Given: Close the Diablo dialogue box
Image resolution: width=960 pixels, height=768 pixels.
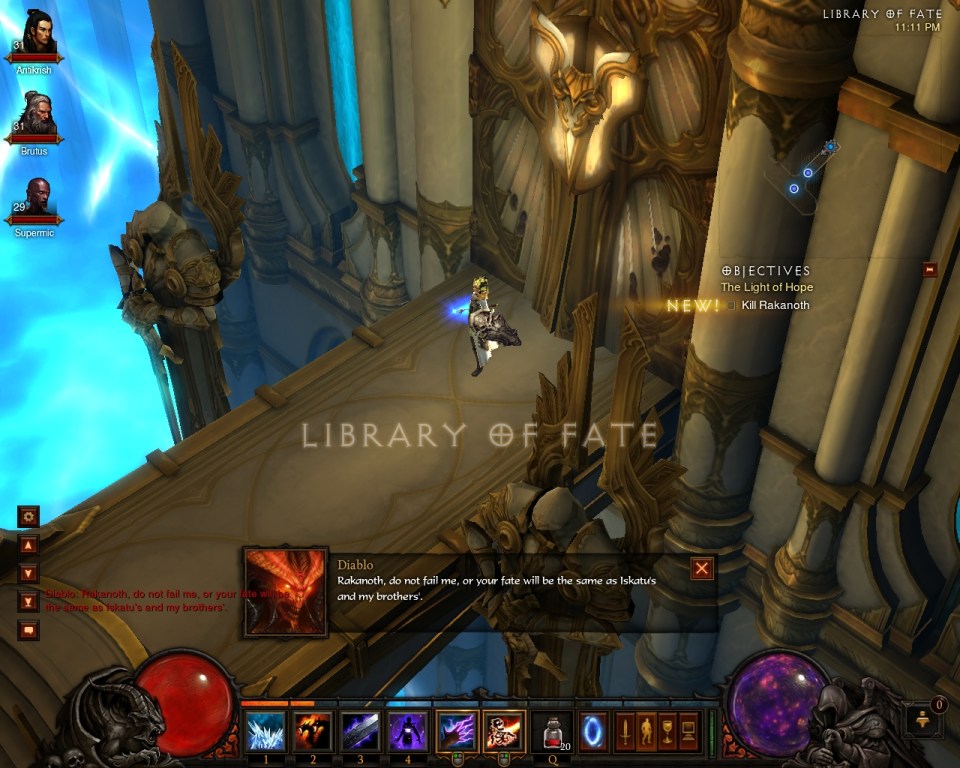Looking at the screenshot, I should pyautogui.click(x=702, y=568).
